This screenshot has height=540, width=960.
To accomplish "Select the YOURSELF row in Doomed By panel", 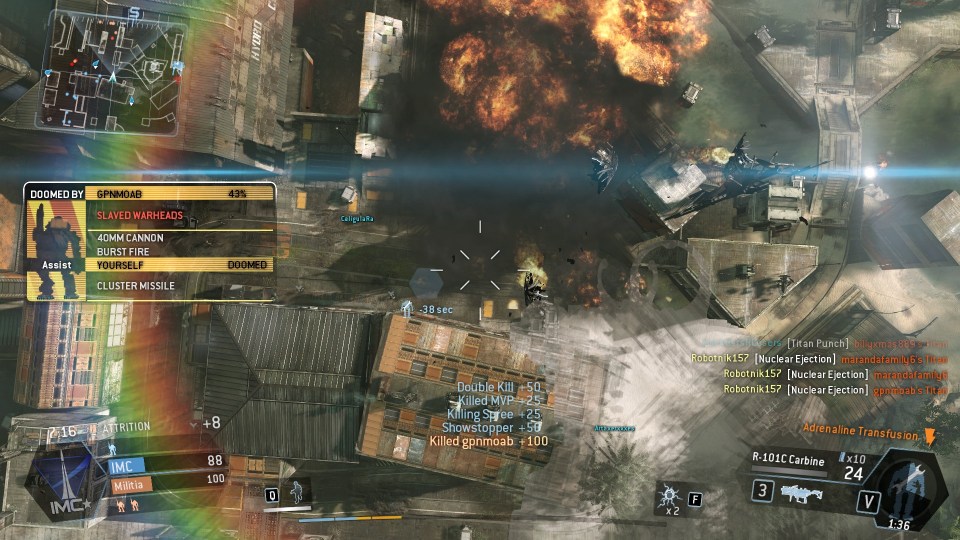I will (180, 265).
